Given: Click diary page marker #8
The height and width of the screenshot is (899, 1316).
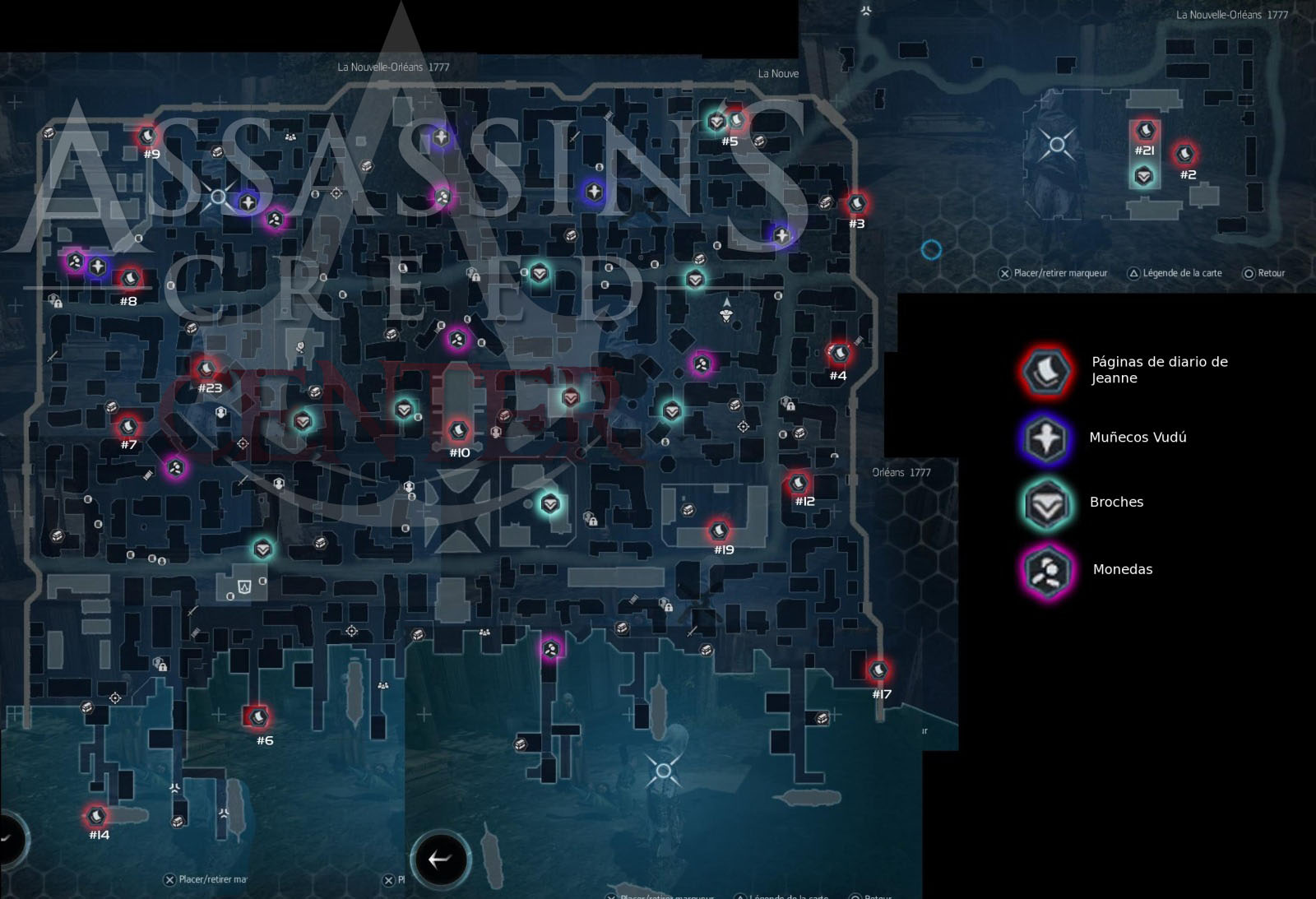Looking at the screenshot, I should (x=129, y=280).
